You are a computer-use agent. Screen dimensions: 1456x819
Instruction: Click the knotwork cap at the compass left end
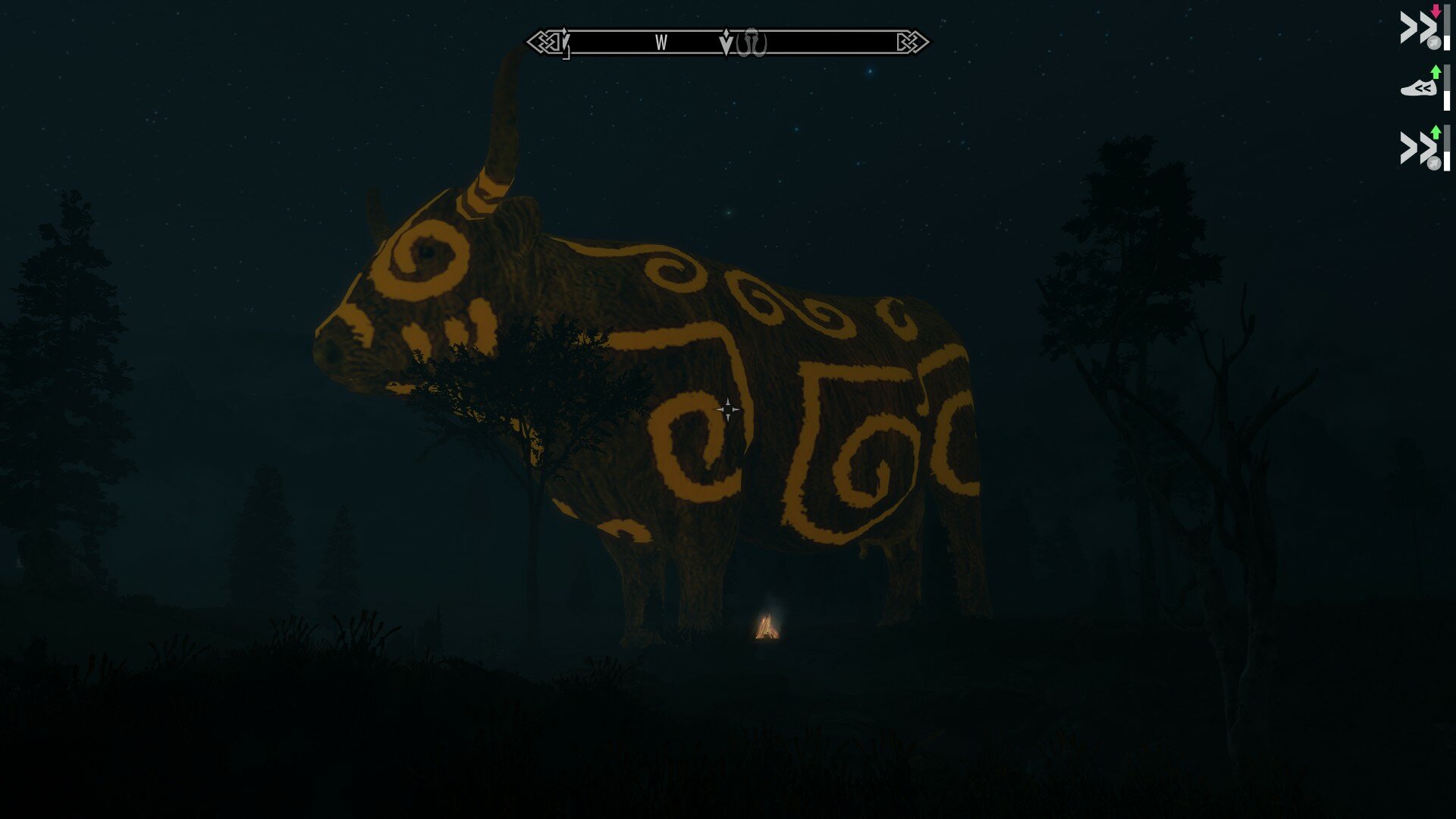(542, 42)
